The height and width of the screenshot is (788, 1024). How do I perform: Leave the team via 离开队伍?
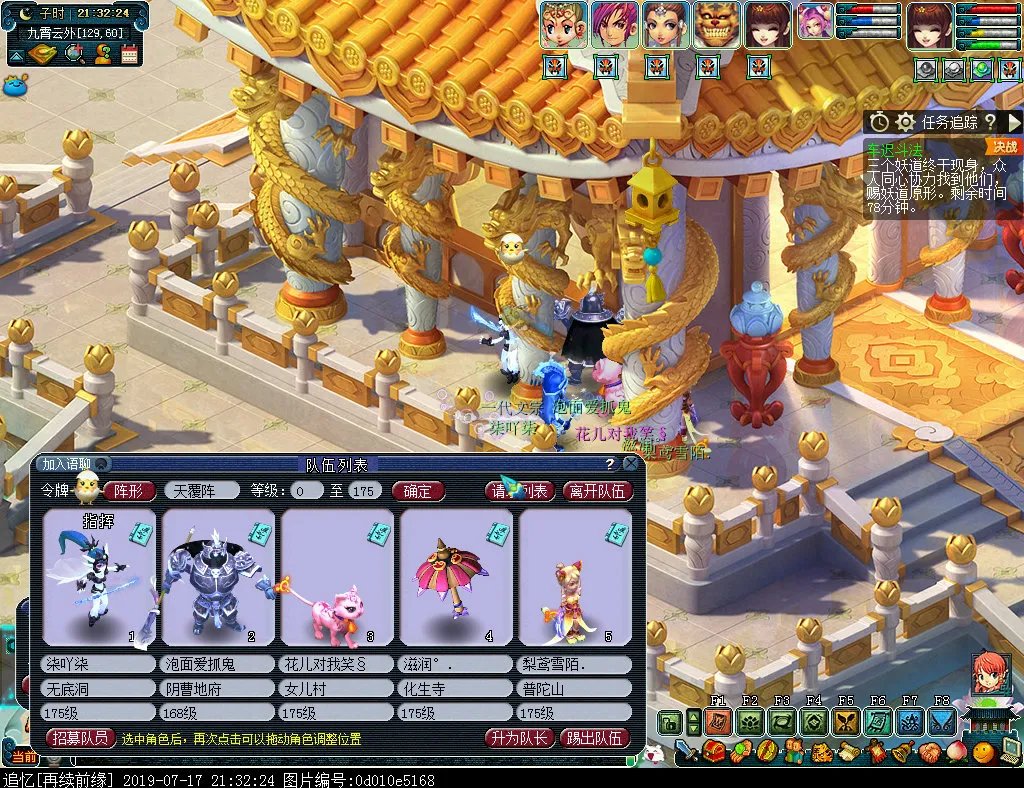pyautogui.click(x=597, y=491)
